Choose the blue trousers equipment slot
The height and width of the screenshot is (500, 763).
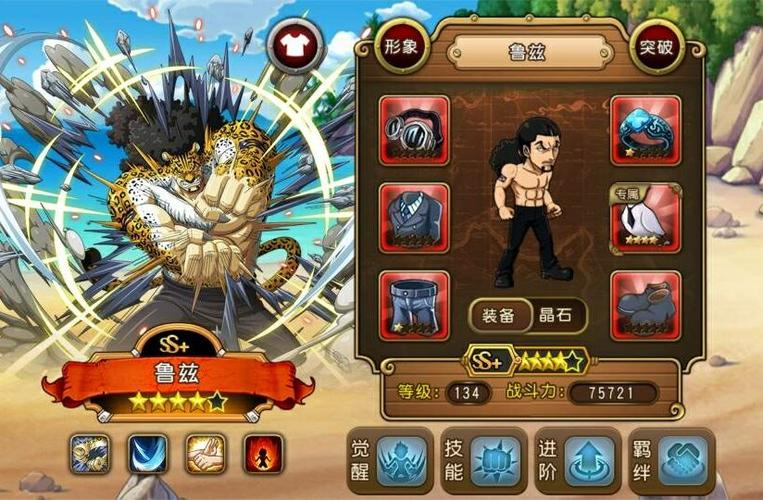coord(413,304)
